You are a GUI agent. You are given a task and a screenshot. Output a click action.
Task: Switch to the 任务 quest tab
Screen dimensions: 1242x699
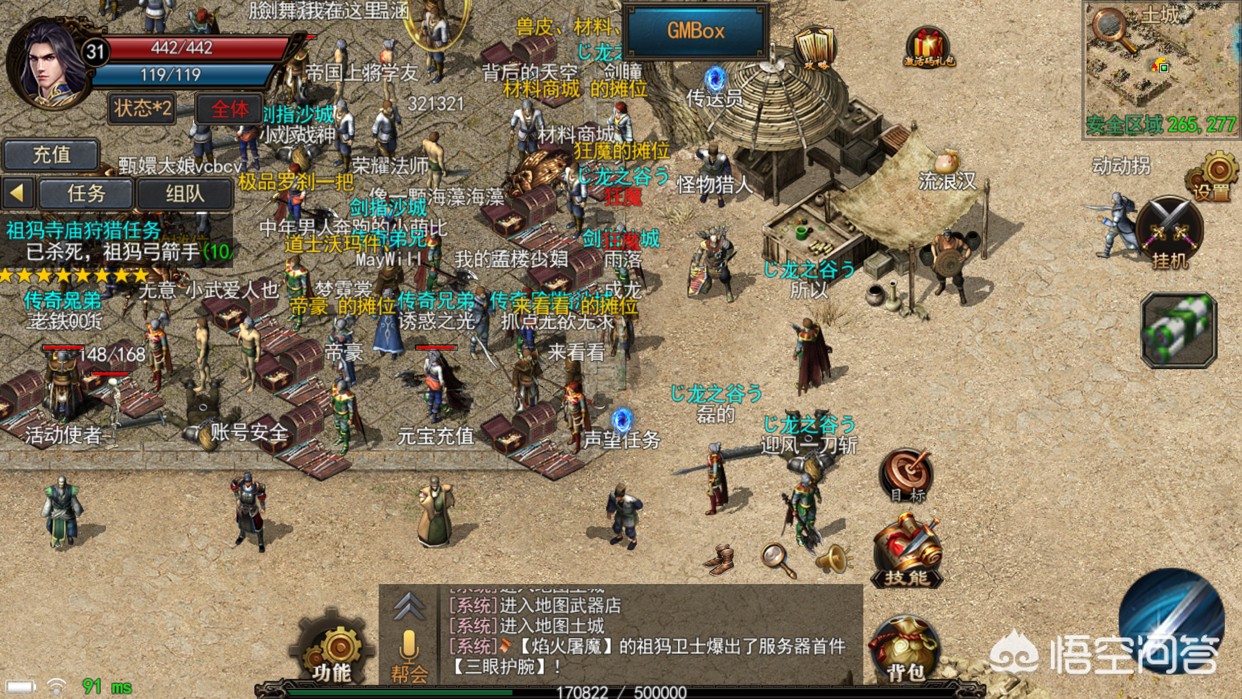[x=85, y=193]
